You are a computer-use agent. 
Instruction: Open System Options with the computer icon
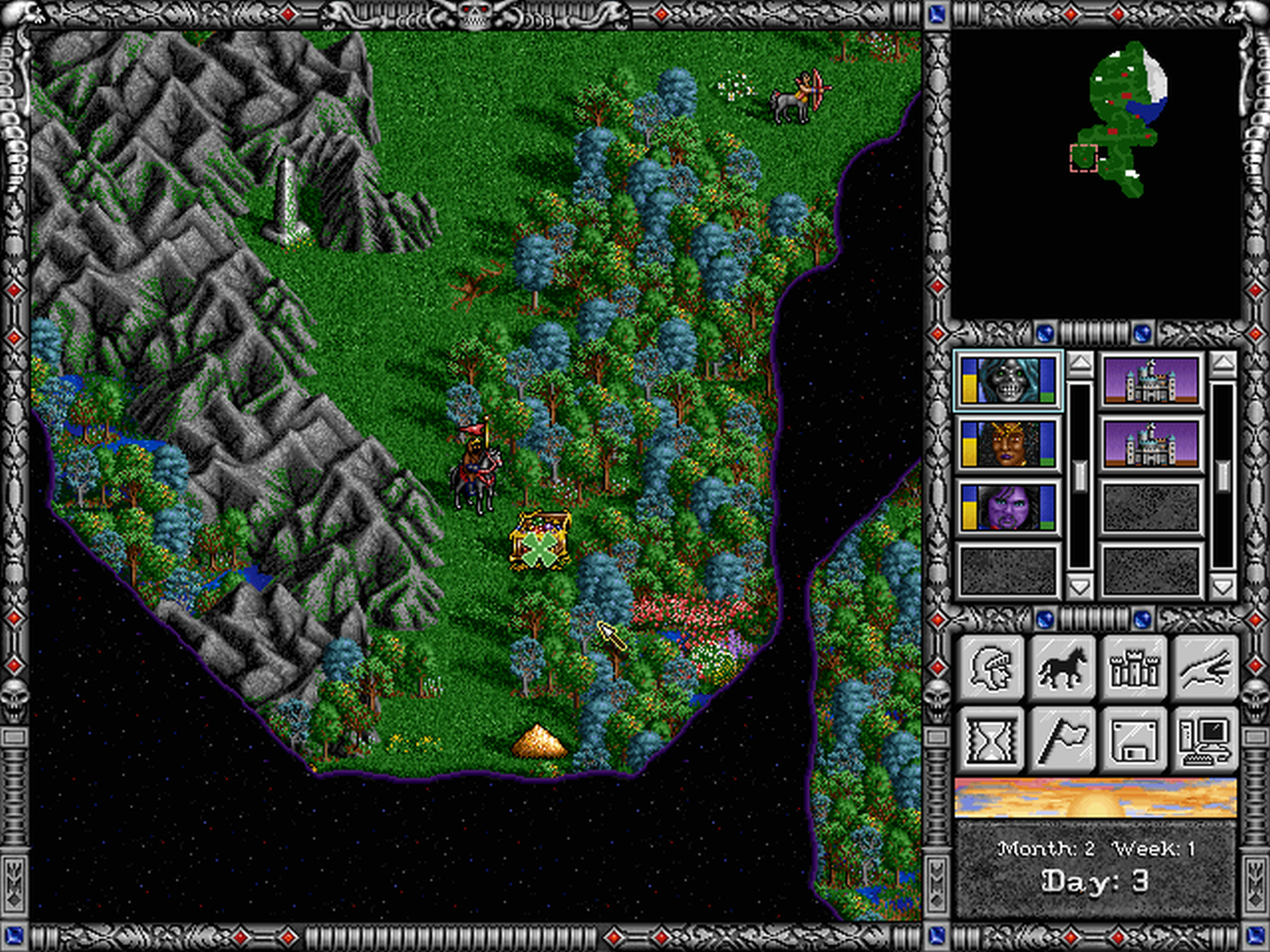[x=1204, y=739]
